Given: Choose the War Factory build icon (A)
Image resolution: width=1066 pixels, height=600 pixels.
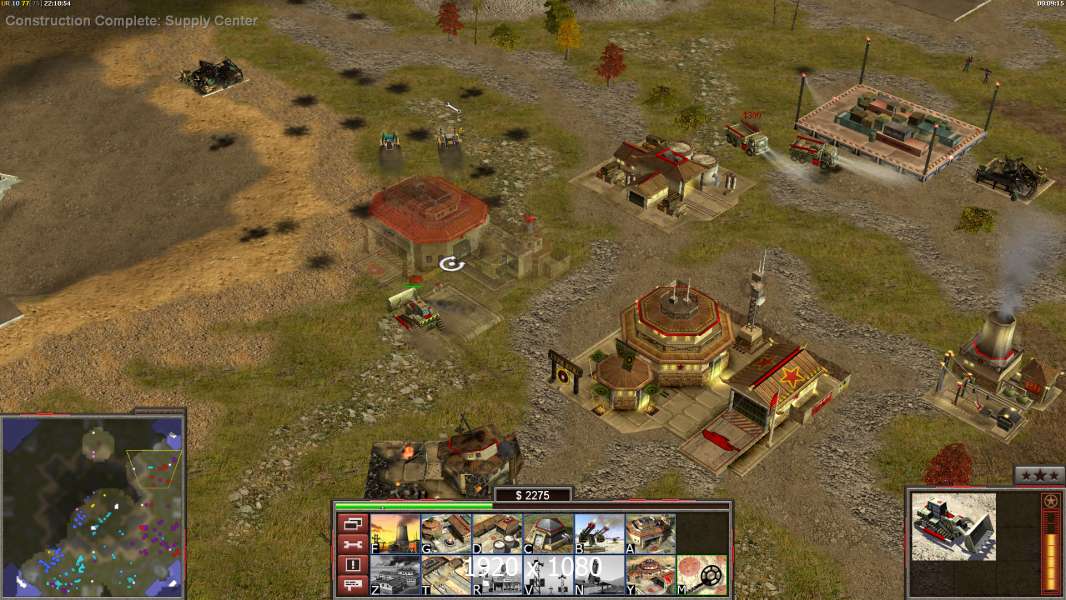Looking at the screenshot, I should pos(650,533).
